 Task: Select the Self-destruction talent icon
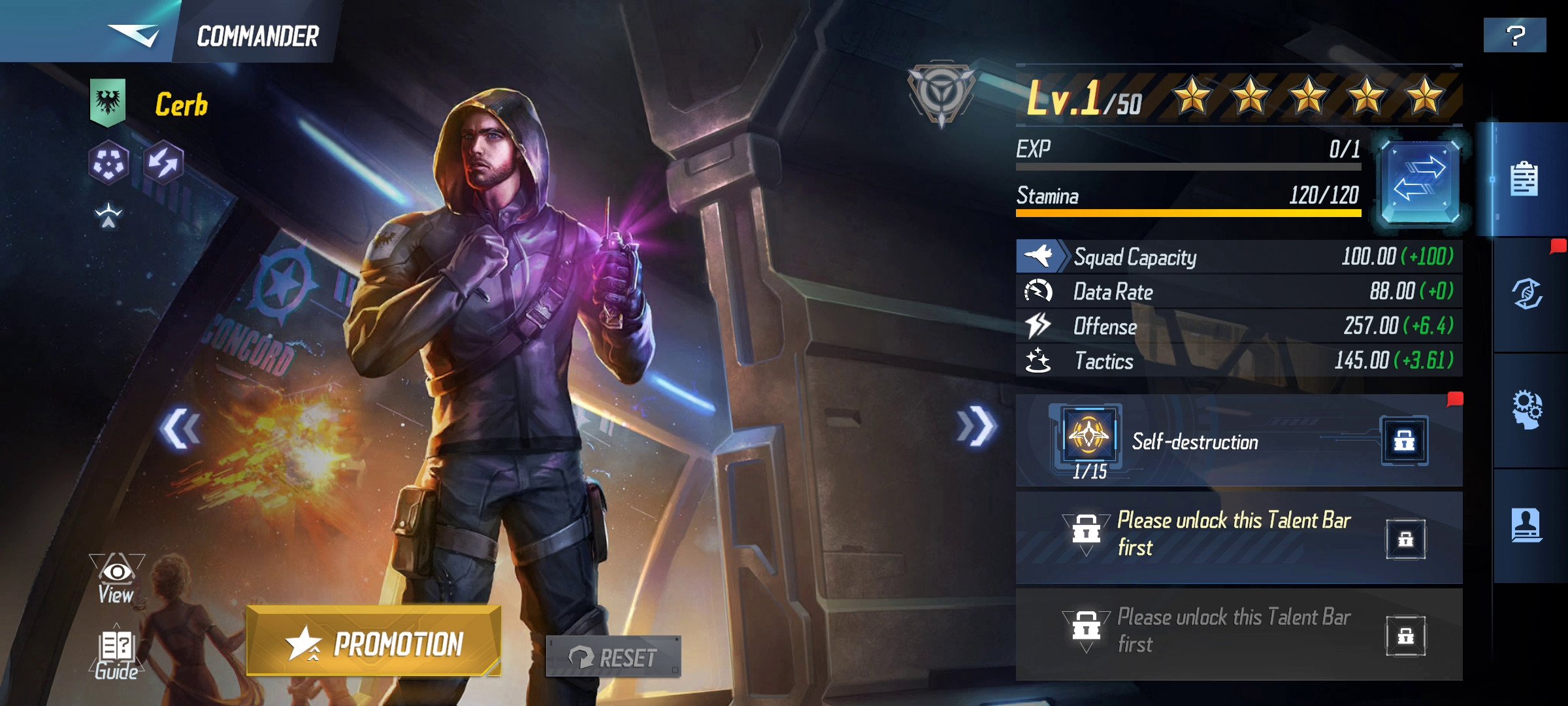point(1088,435)
